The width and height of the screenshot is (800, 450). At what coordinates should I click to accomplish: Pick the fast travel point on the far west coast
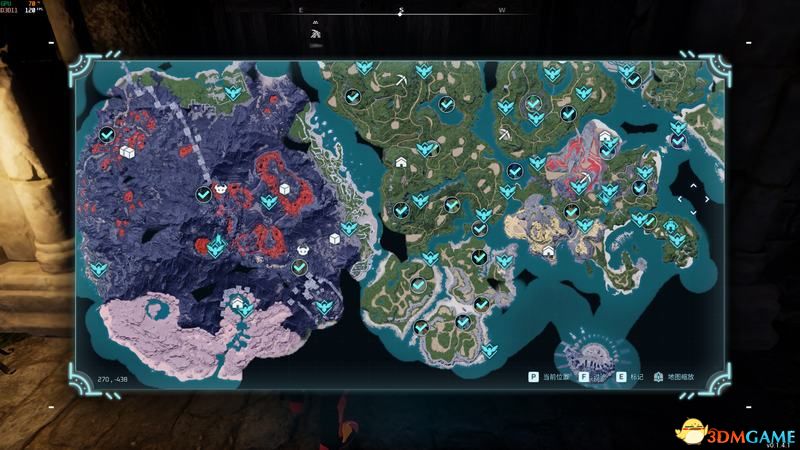click(x=99, y=269)
